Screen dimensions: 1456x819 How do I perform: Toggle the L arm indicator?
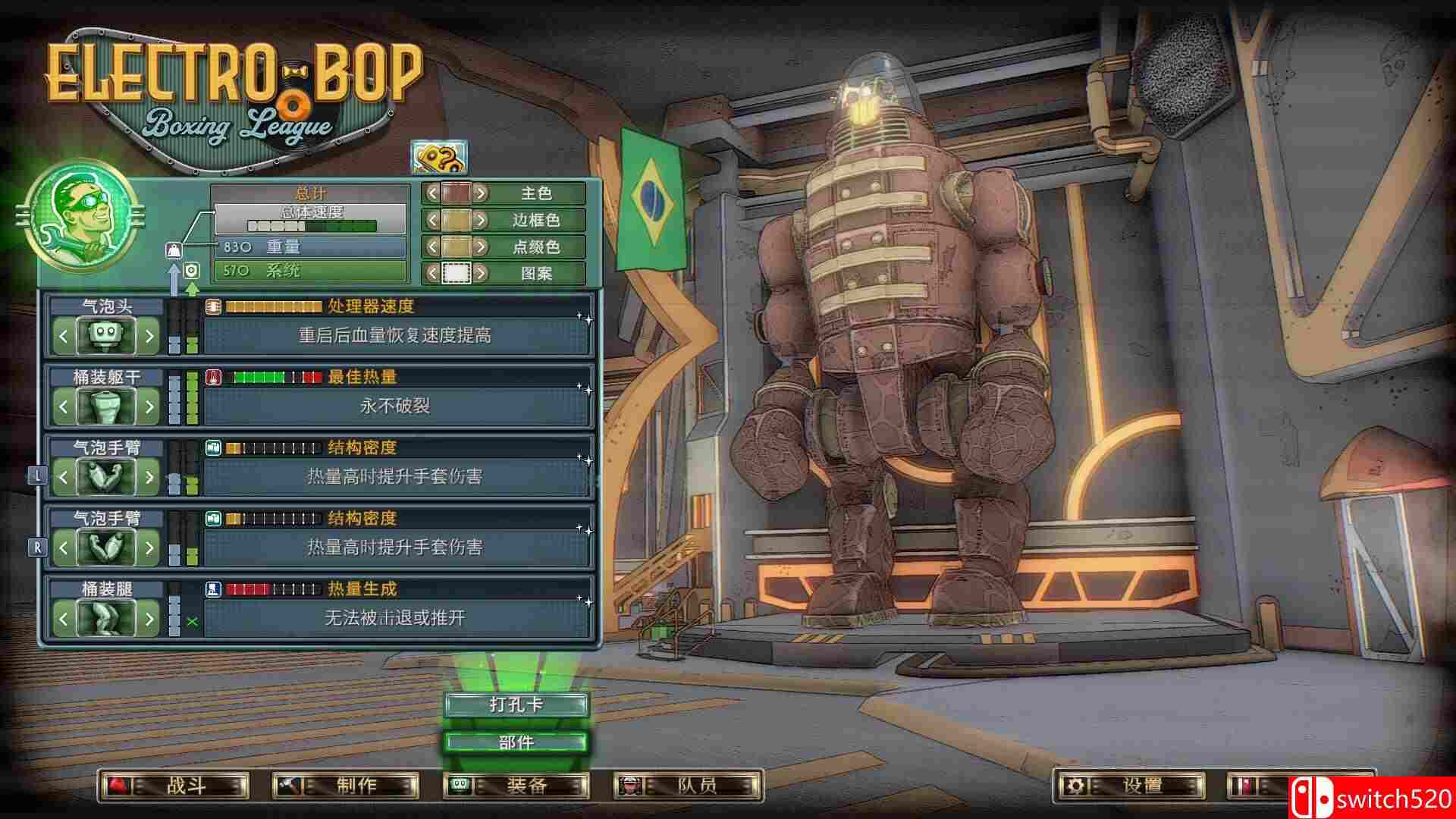pyautogui.click(x=36, y=474)
